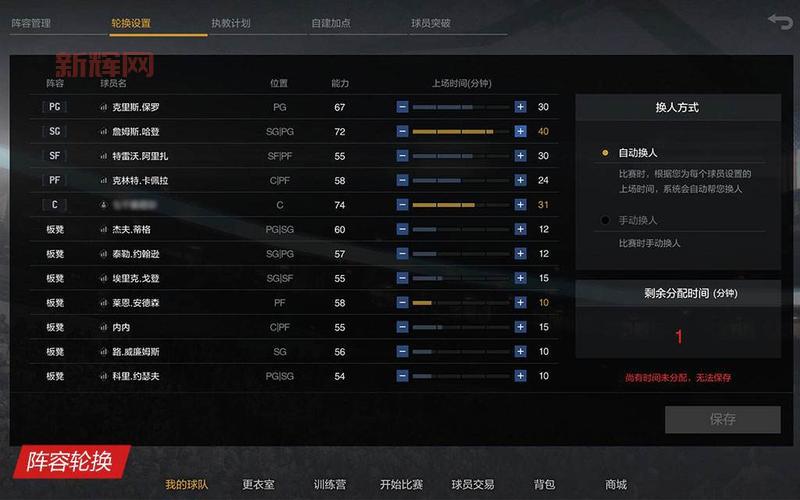Viewport: 800px width, 500px height.
Task: Open the 商城 shop
Action: click(x=616, y=485)
